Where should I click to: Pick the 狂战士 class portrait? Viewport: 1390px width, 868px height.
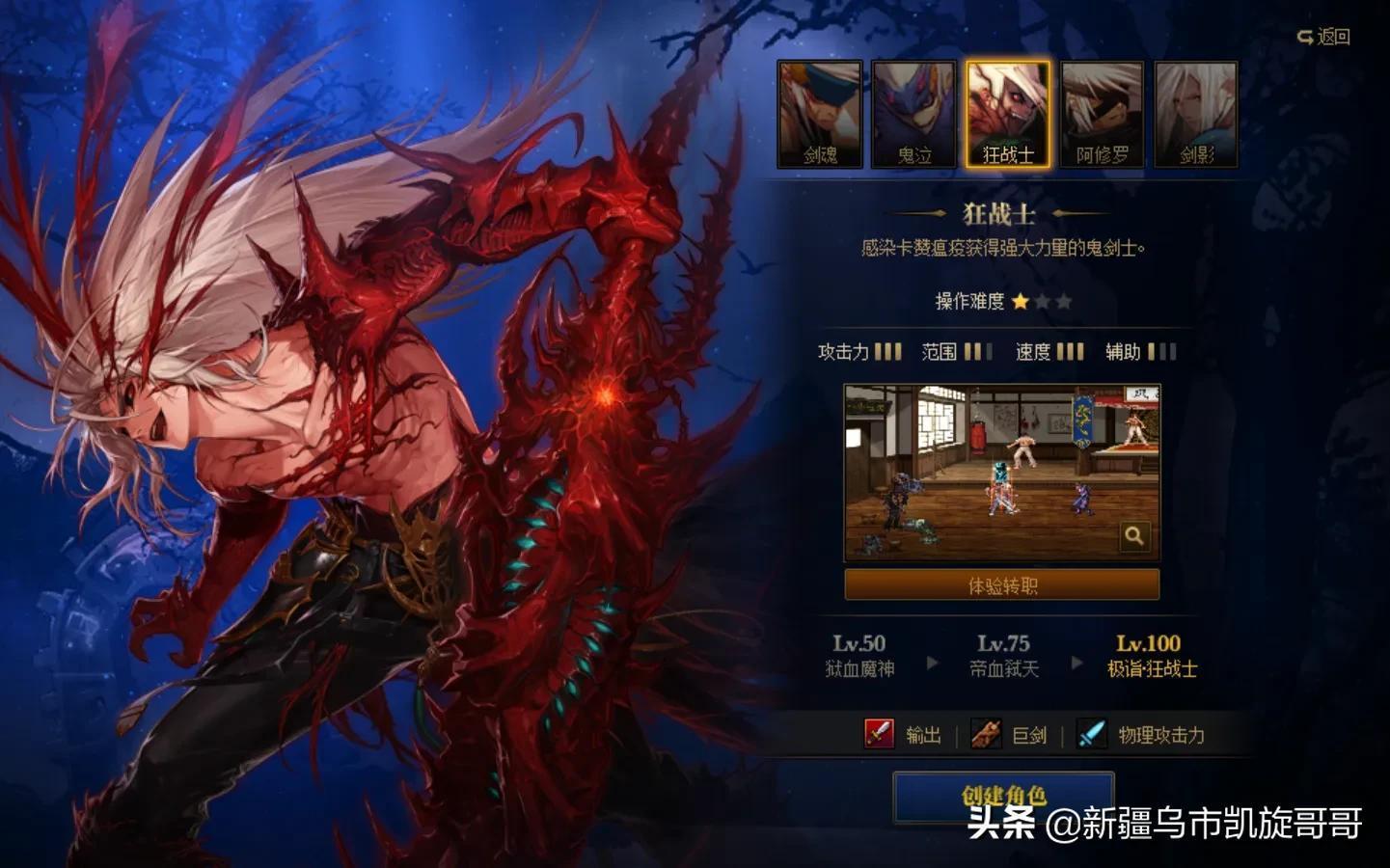pos(1008,115)
